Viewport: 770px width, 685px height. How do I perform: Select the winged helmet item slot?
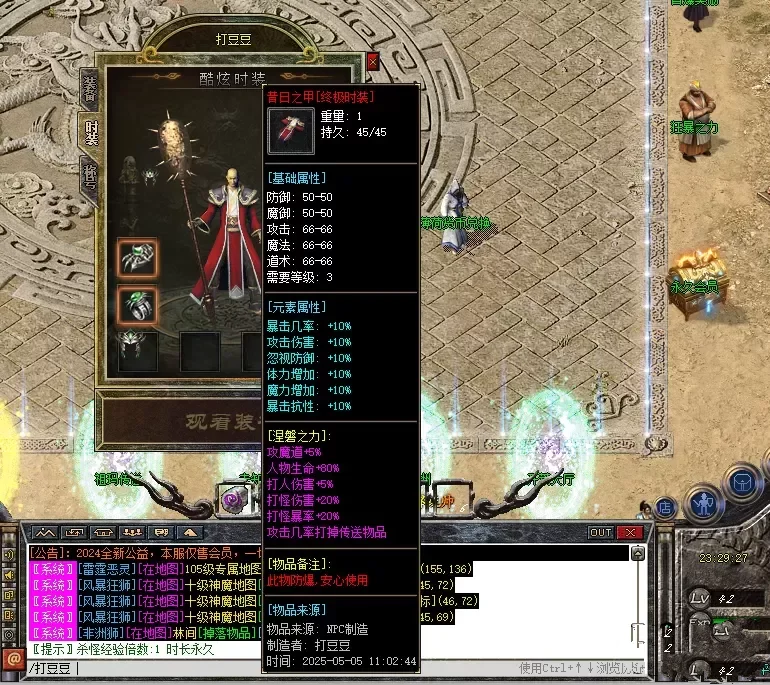[137, 348]
